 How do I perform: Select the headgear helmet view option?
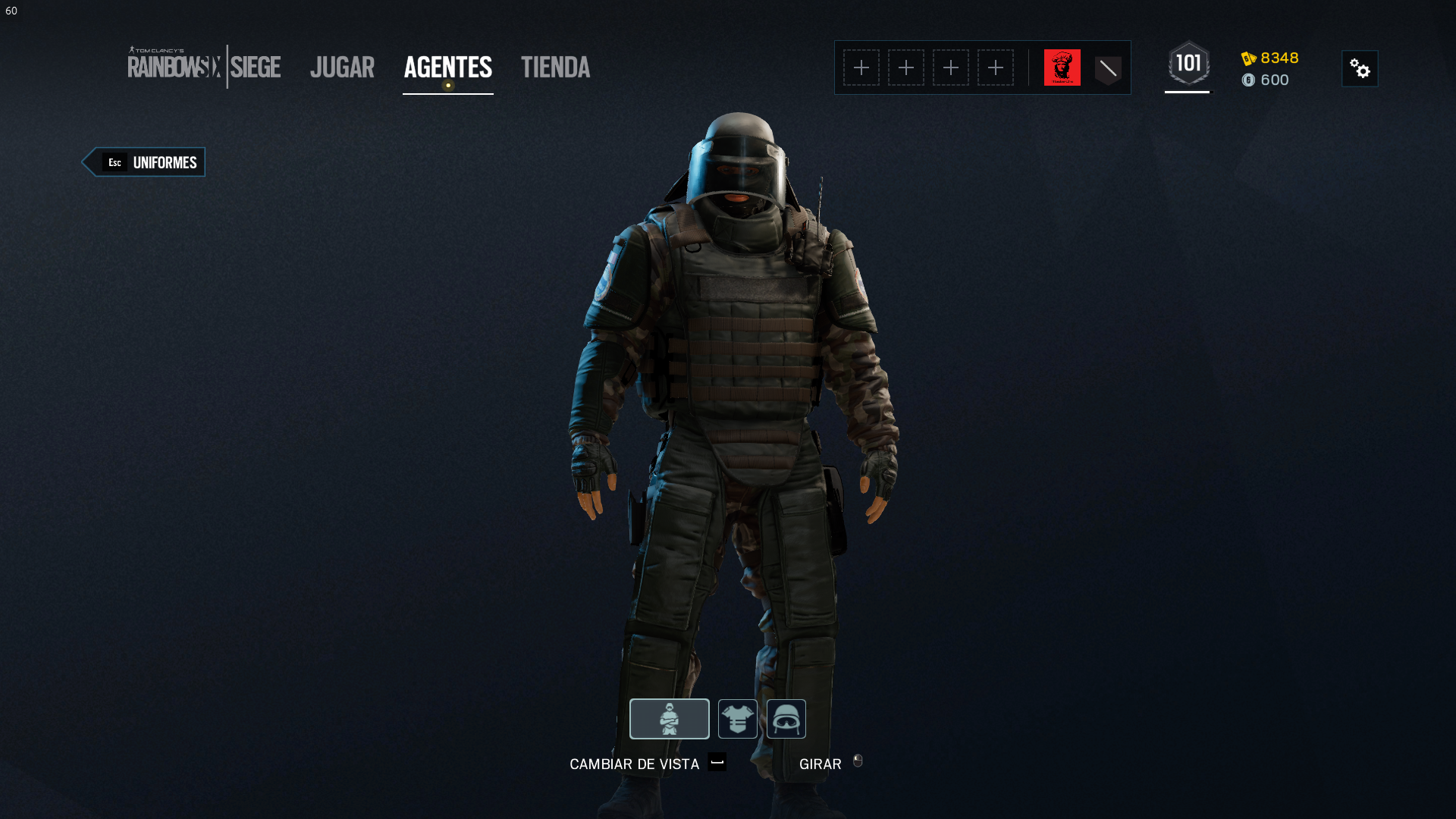[x=786, y=718]
